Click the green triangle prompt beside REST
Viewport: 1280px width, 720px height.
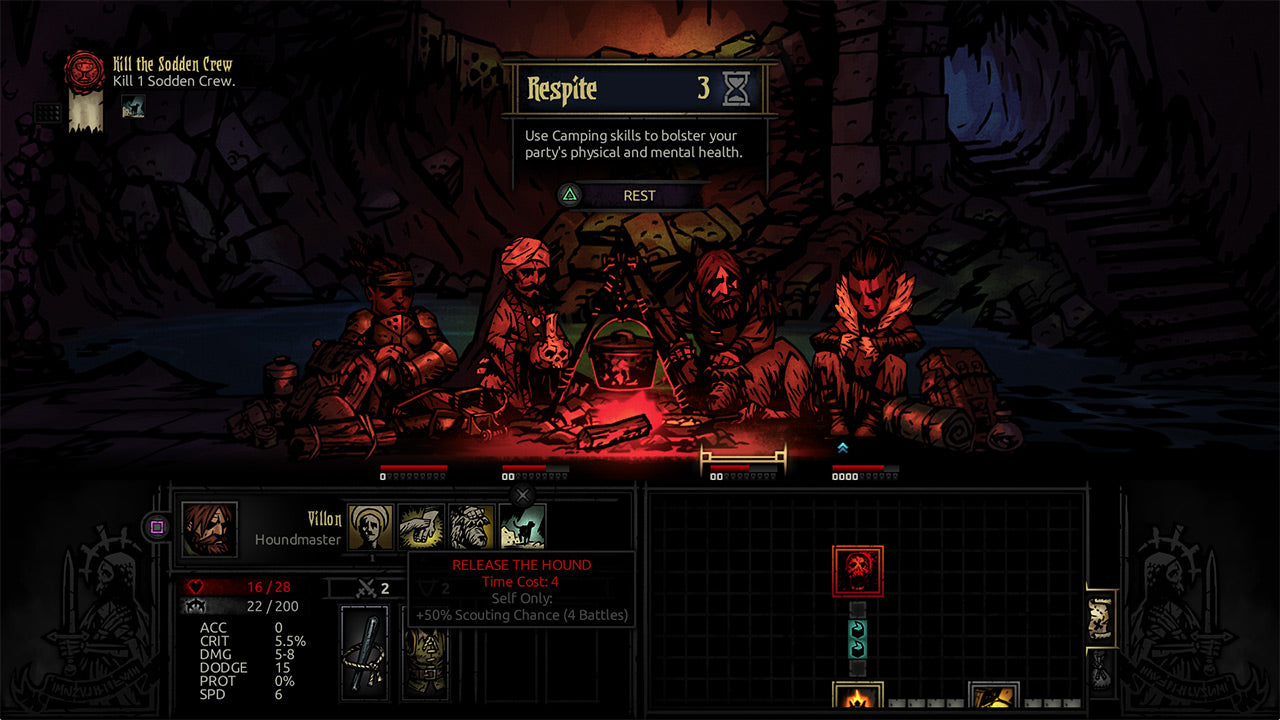[570, 195]
